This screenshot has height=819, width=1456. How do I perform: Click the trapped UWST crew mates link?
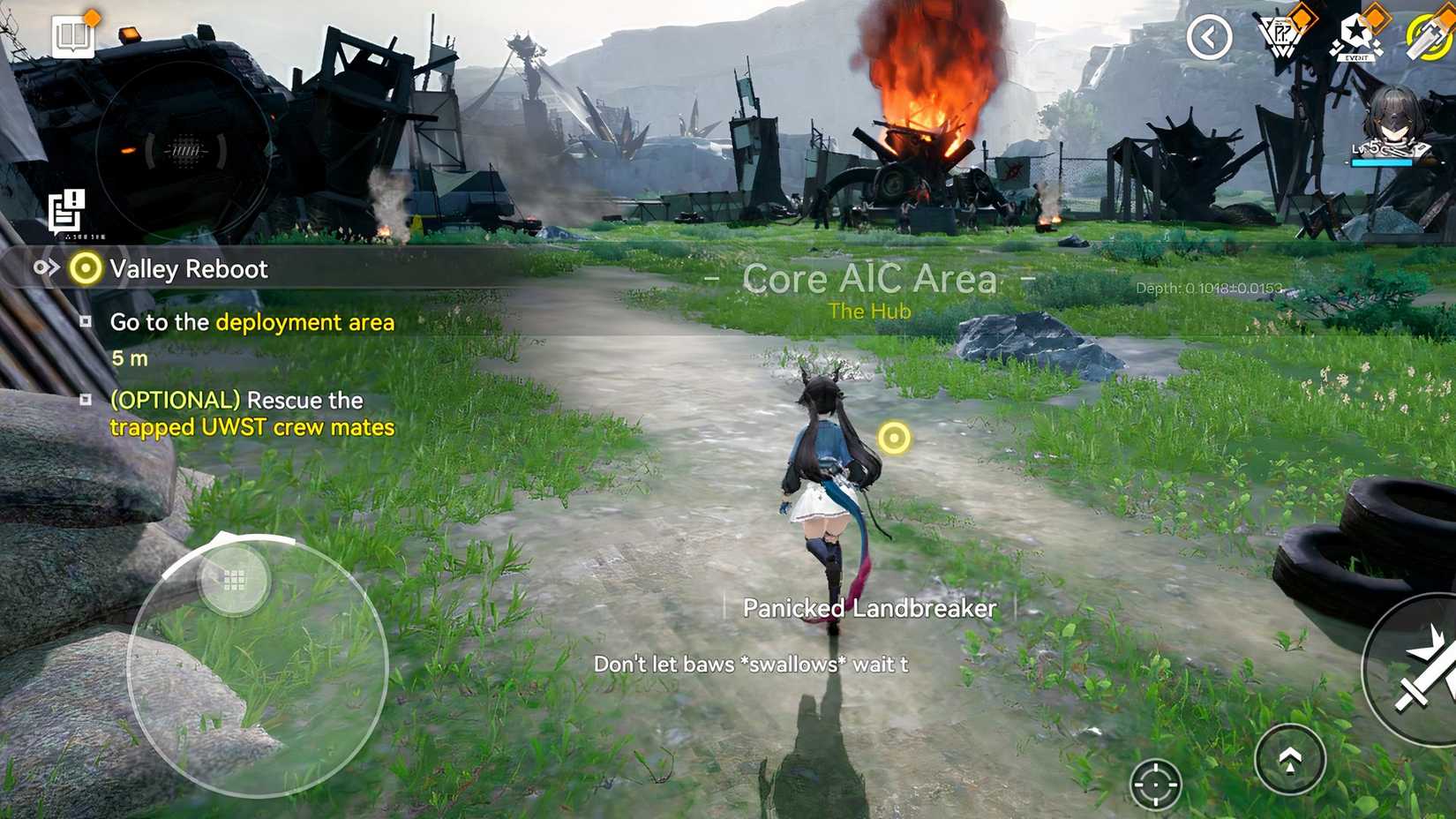(251, 427)
